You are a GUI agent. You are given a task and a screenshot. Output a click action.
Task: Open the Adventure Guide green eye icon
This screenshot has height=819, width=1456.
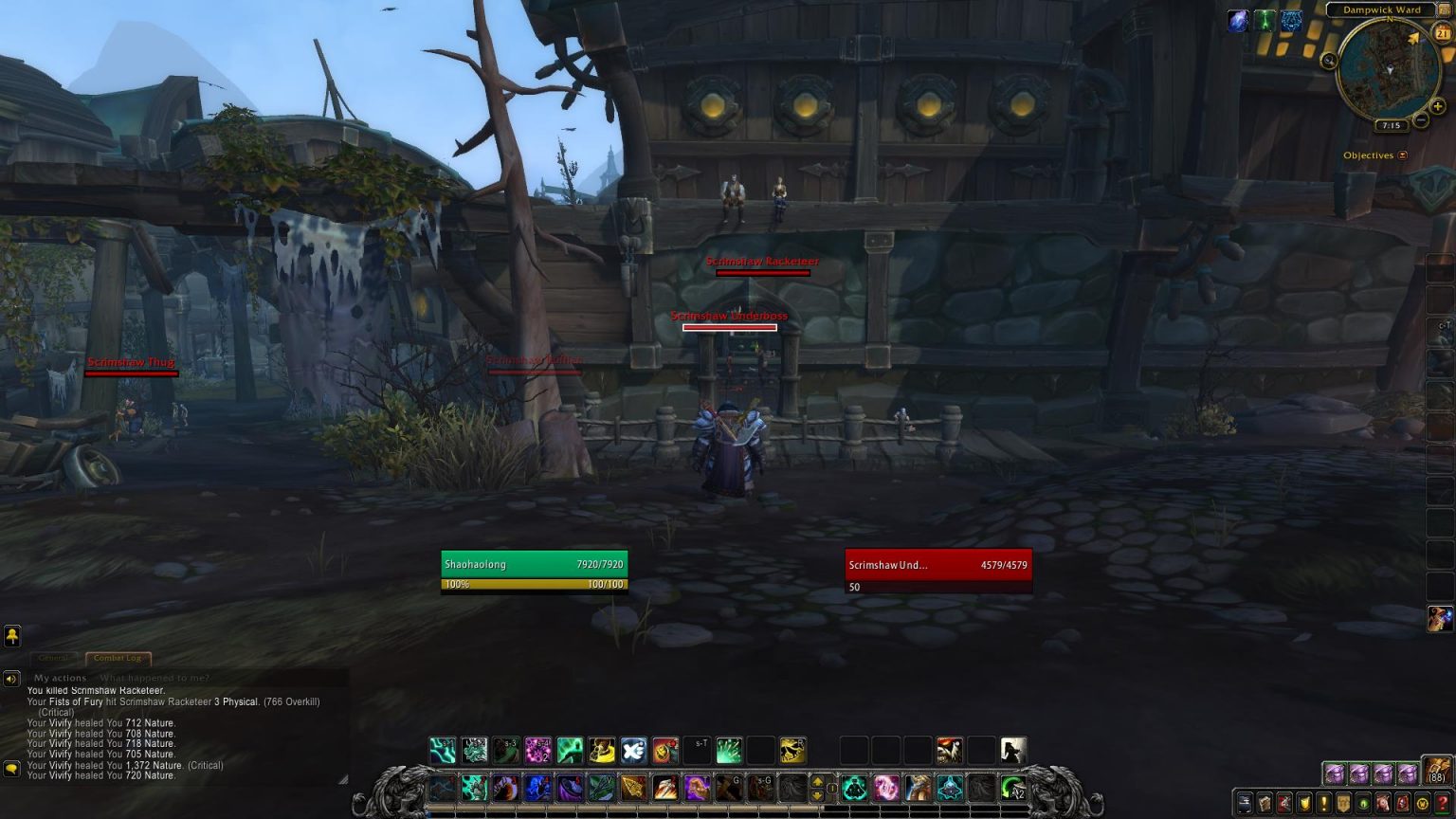click(1363, 804)
